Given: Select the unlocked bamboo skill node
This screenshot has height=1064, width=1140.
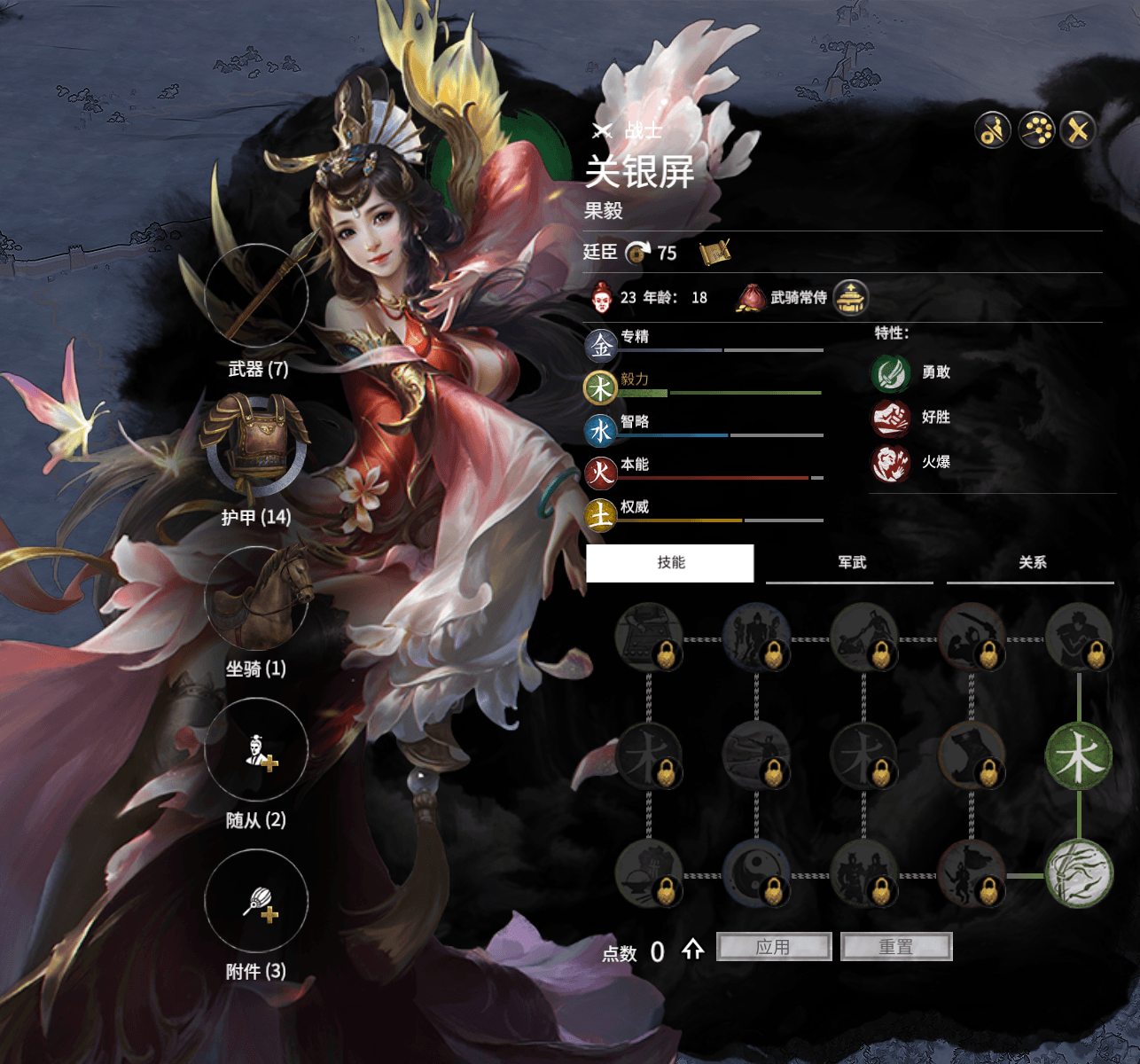Looking at the screenshot, I should coord(1079,873).
